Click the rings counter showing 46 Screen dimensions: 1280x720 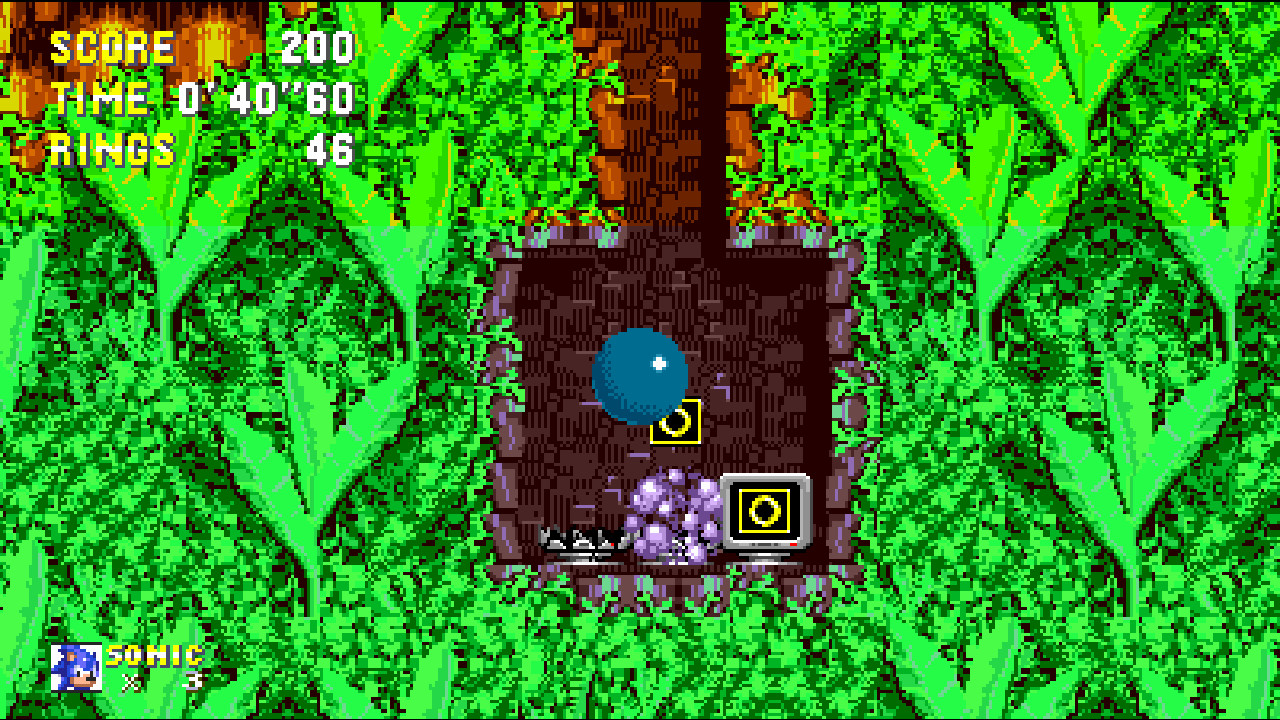pyautogui.click(x=328, y=148)
